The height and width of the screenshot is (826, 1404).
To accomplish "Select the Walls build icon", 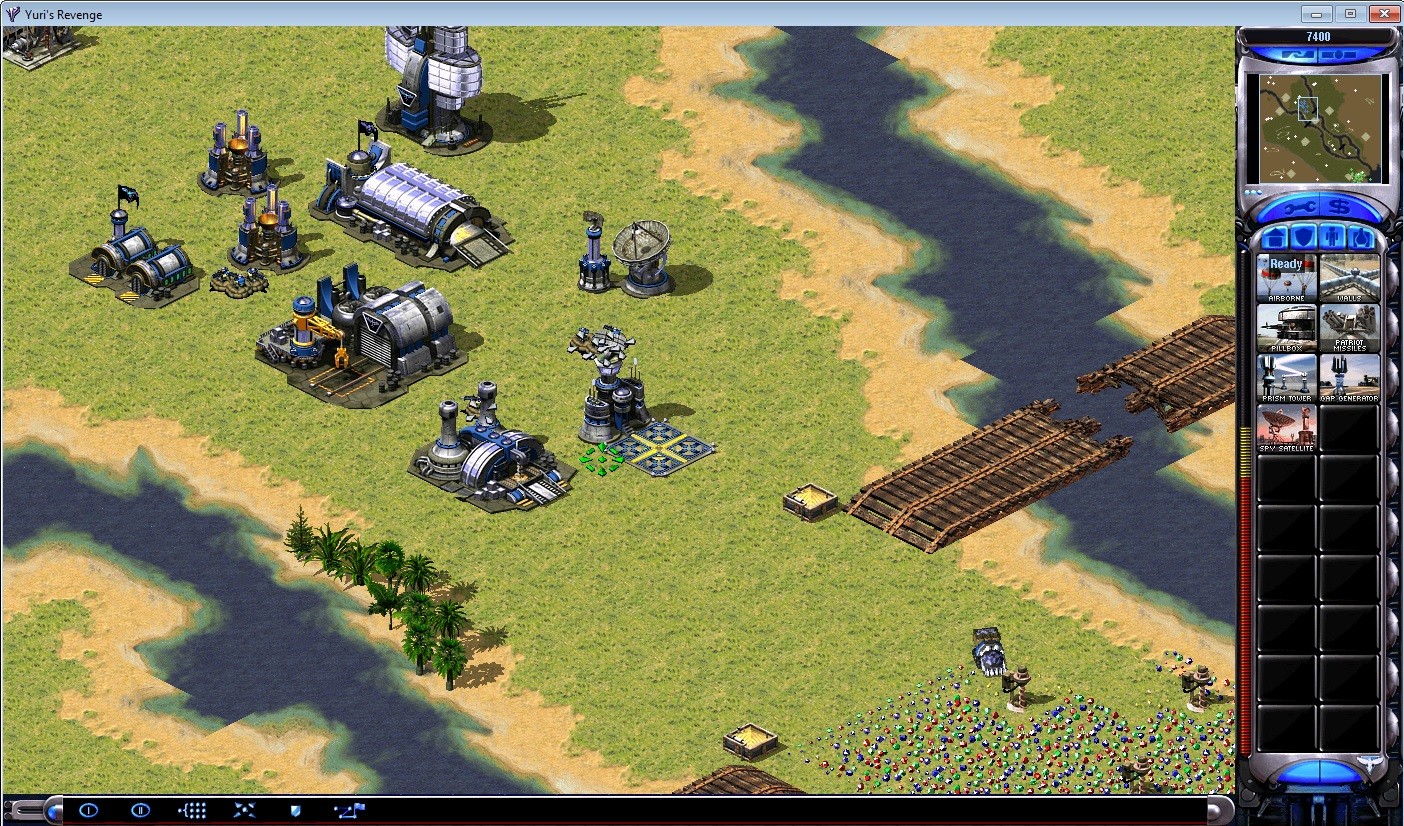I will click(x=1350, y=278).
